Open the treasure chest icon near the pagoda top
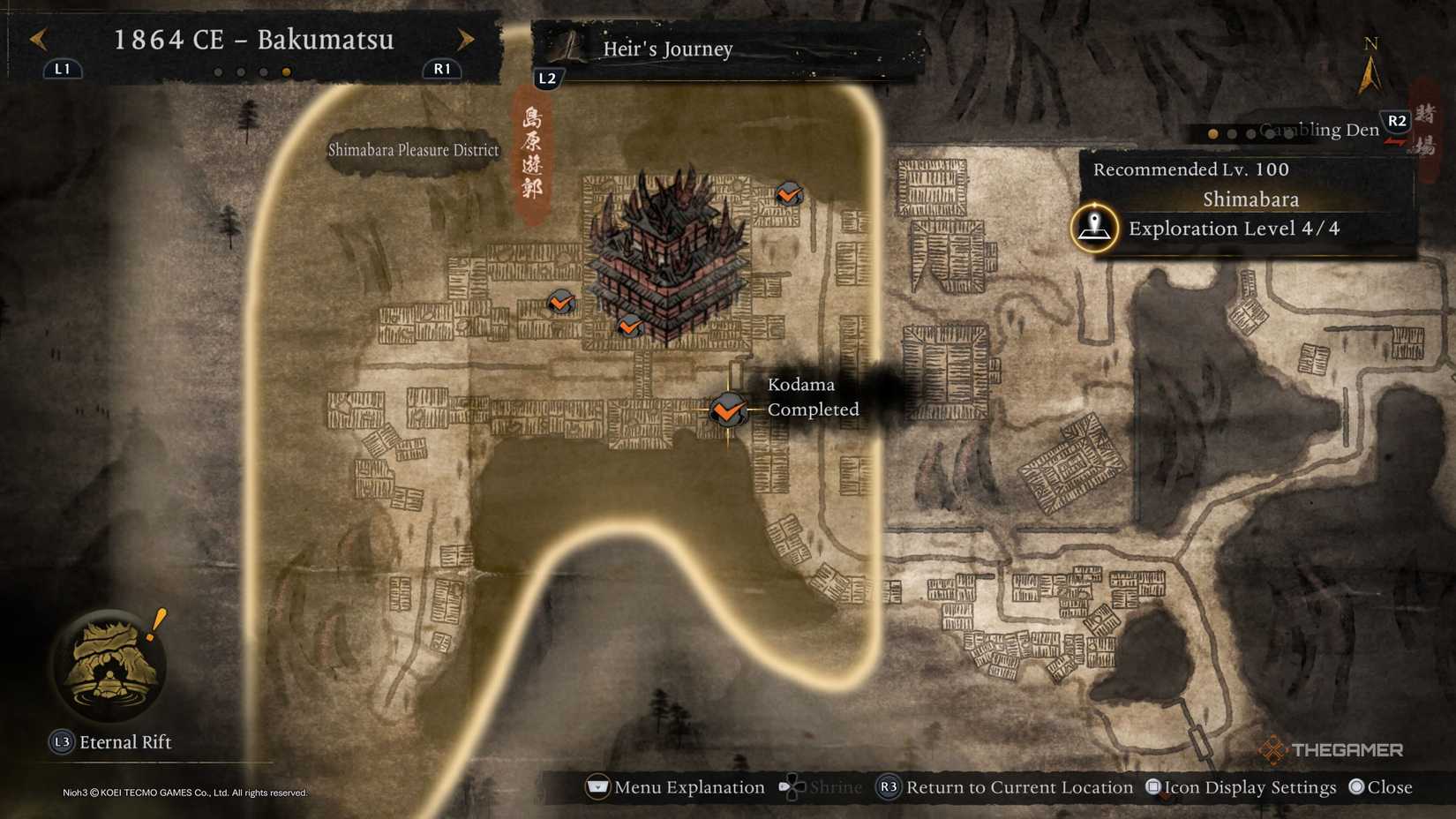This screenshot has height=819, width=1456. pyautogui.click(x=788, y=195)
